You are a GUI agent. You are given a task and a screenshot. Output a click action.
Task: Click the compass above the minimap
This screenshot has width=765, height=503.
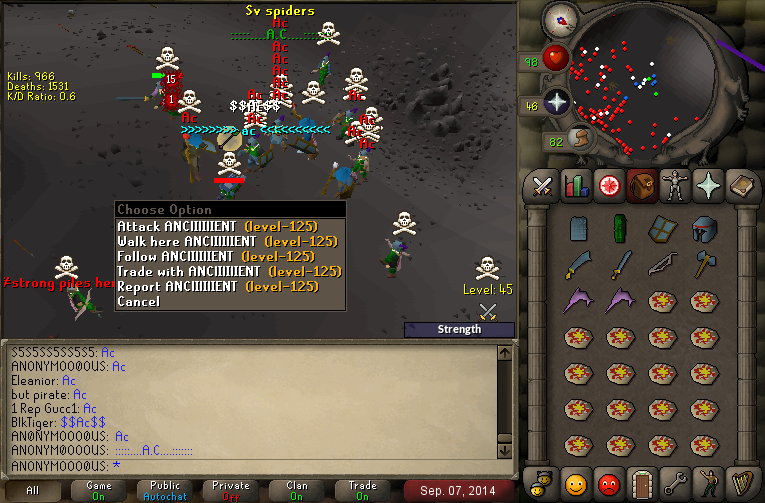pyautogui.click(x=559, y=18)
